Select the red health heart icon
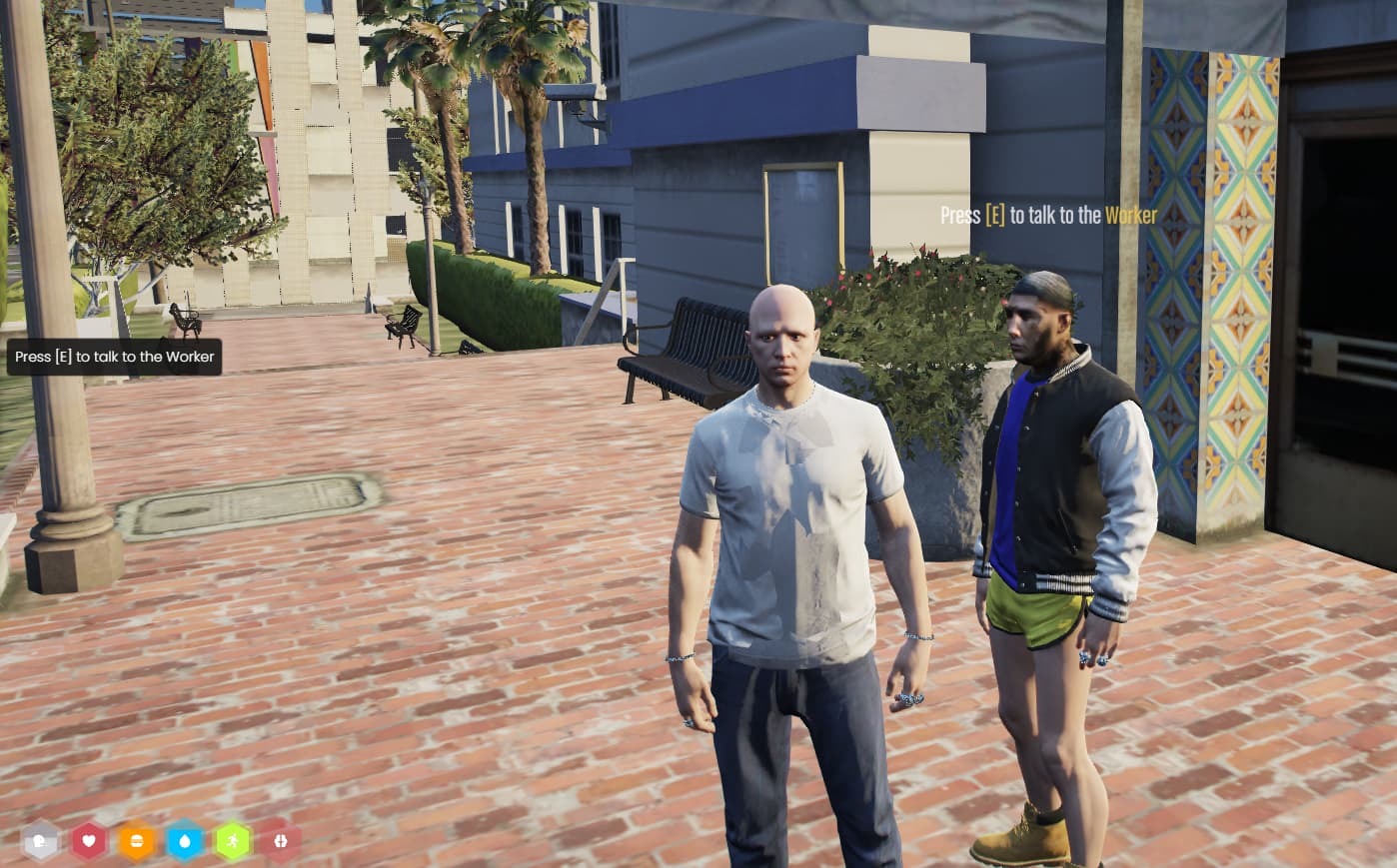The height and width of the screenshot is (868, 1397). coord(89,841)
